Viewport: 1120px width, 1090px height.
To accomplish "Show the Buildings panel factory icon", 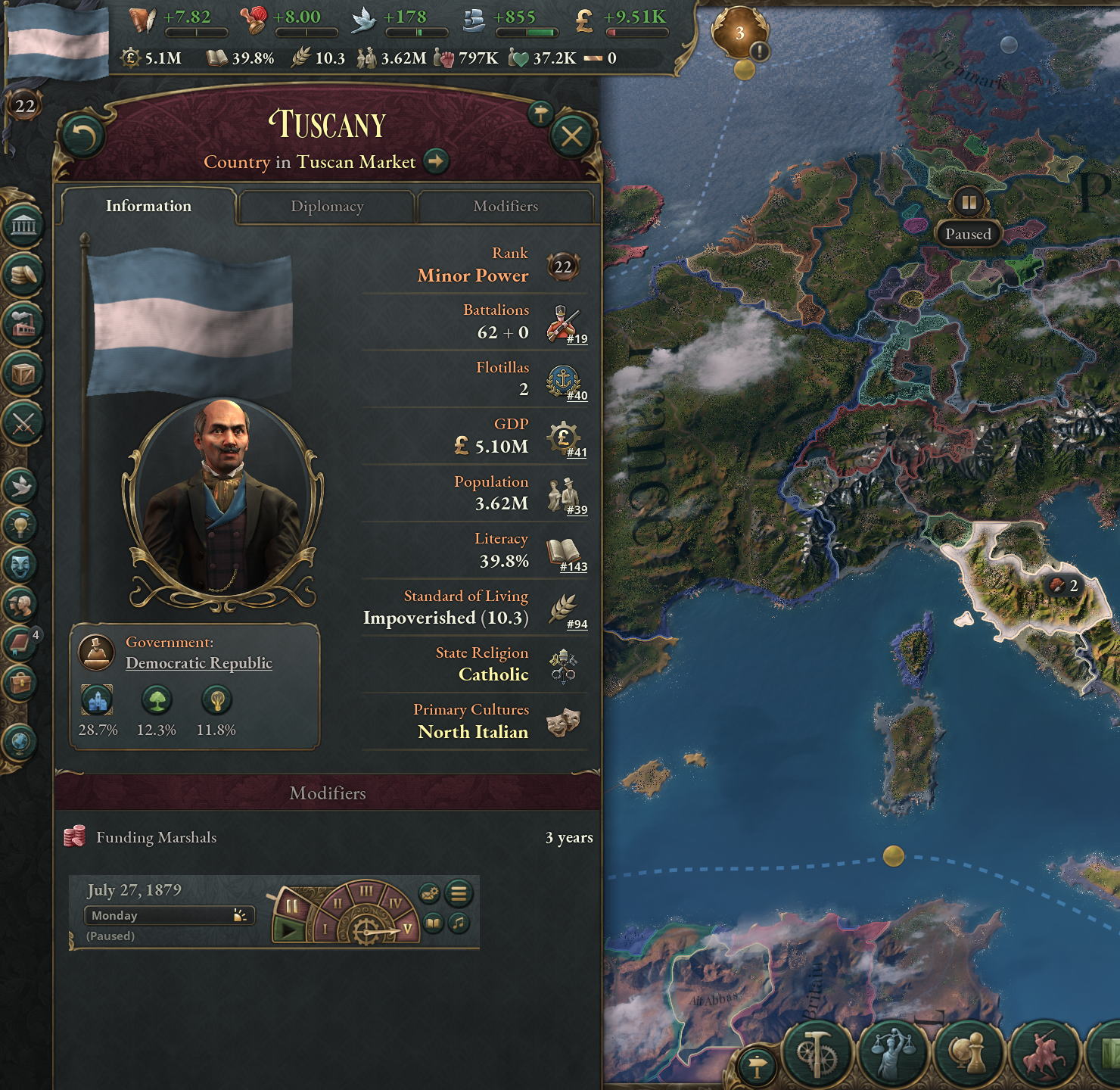I will point(23,323).
